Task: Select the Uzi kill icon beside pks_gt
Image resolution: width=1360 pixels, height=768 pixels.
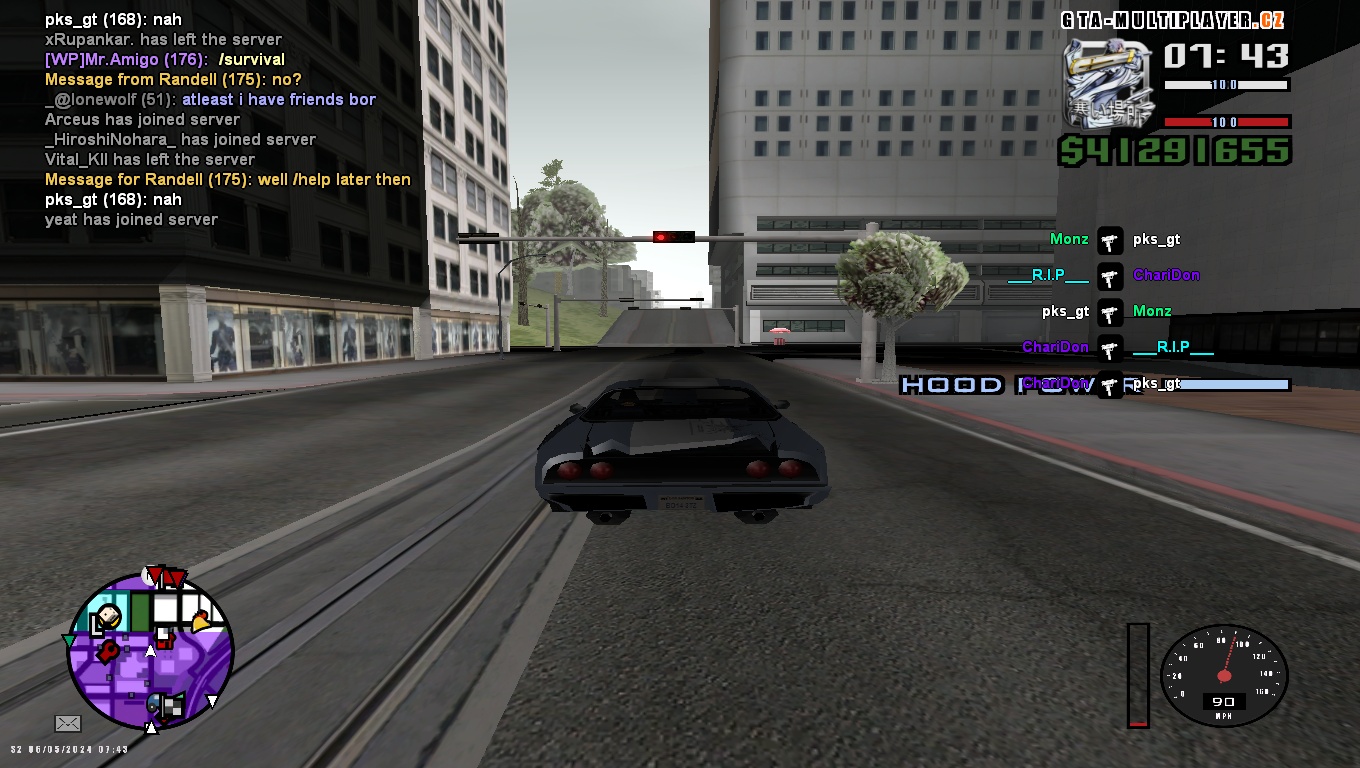Action: [x=1110, y=240]
